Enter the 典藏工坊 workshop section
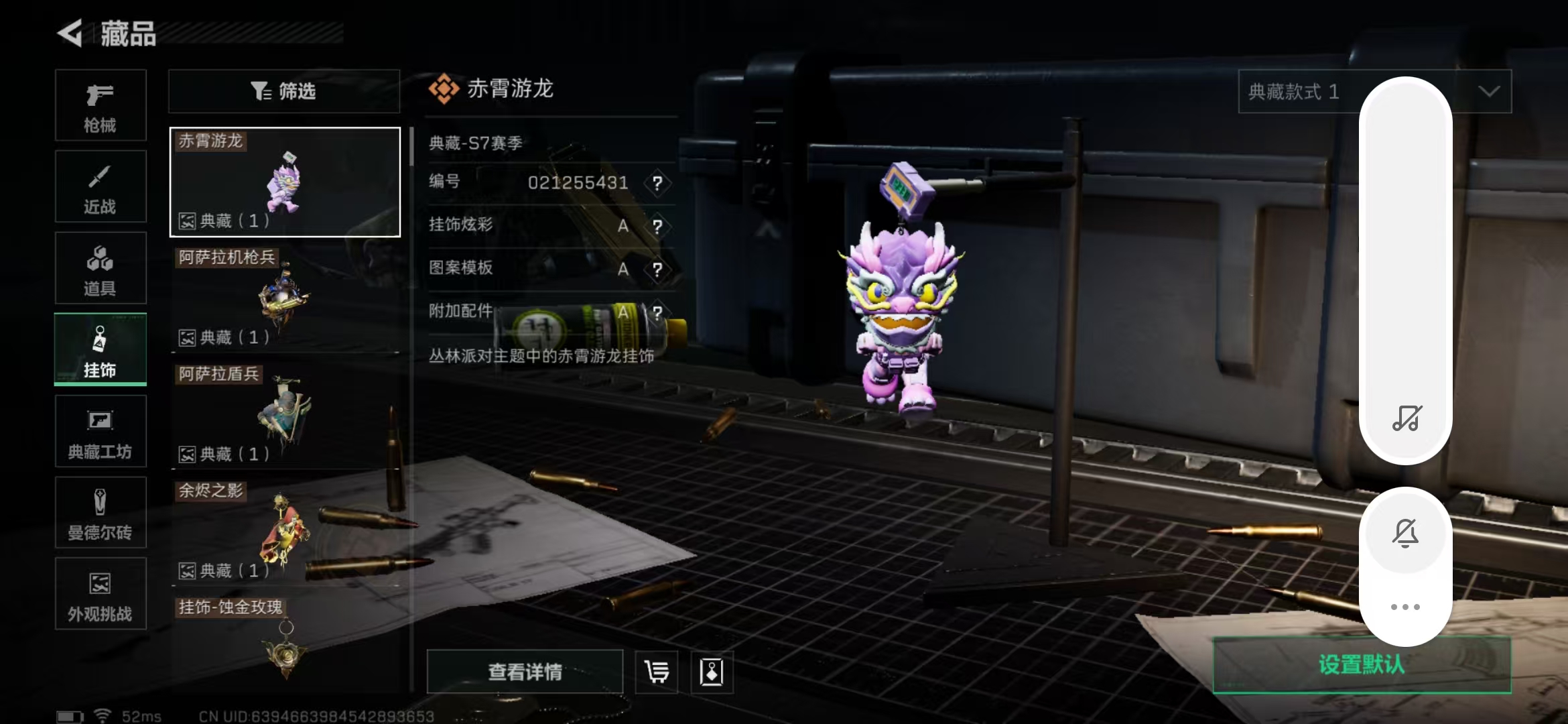Viewport: 1568px width, 724px height. pos(101,431)
